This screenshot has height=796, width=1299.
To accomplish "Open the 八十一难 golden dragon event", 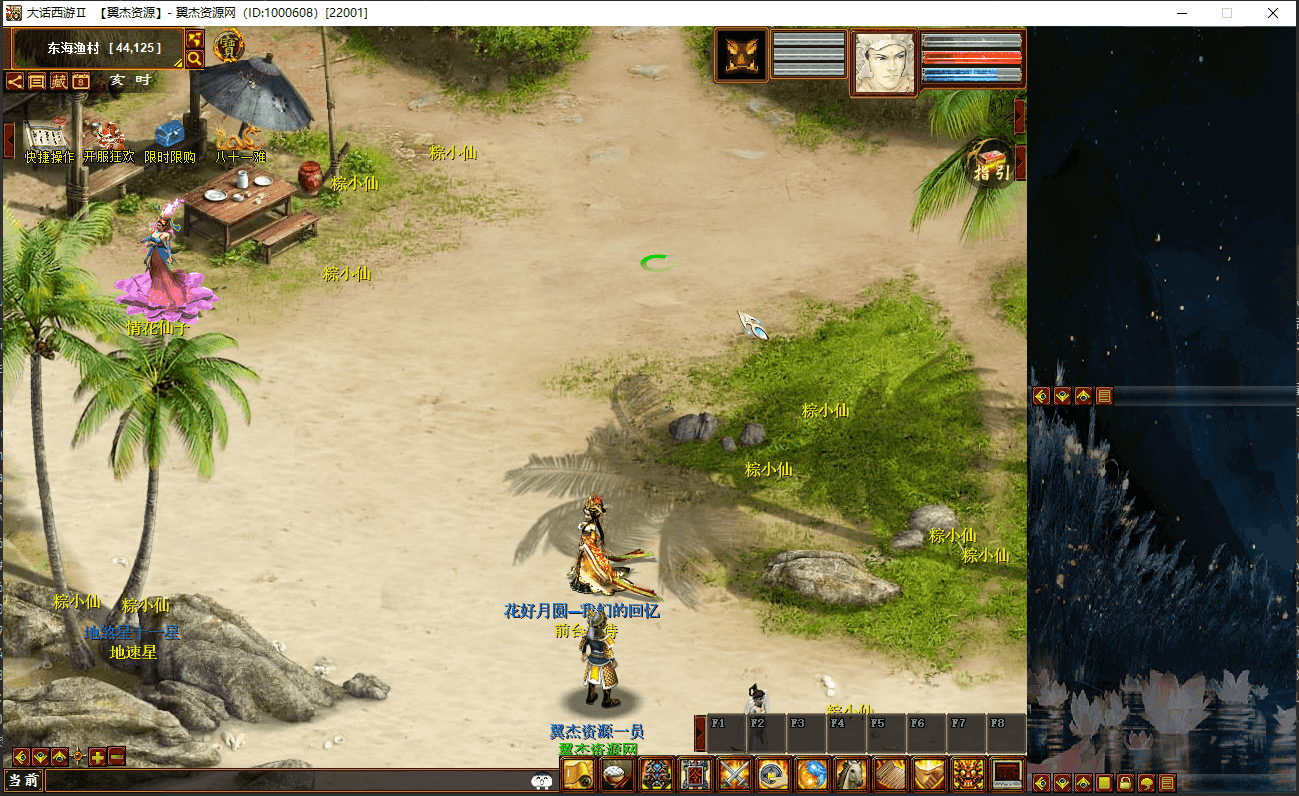I will click(240, 136).
